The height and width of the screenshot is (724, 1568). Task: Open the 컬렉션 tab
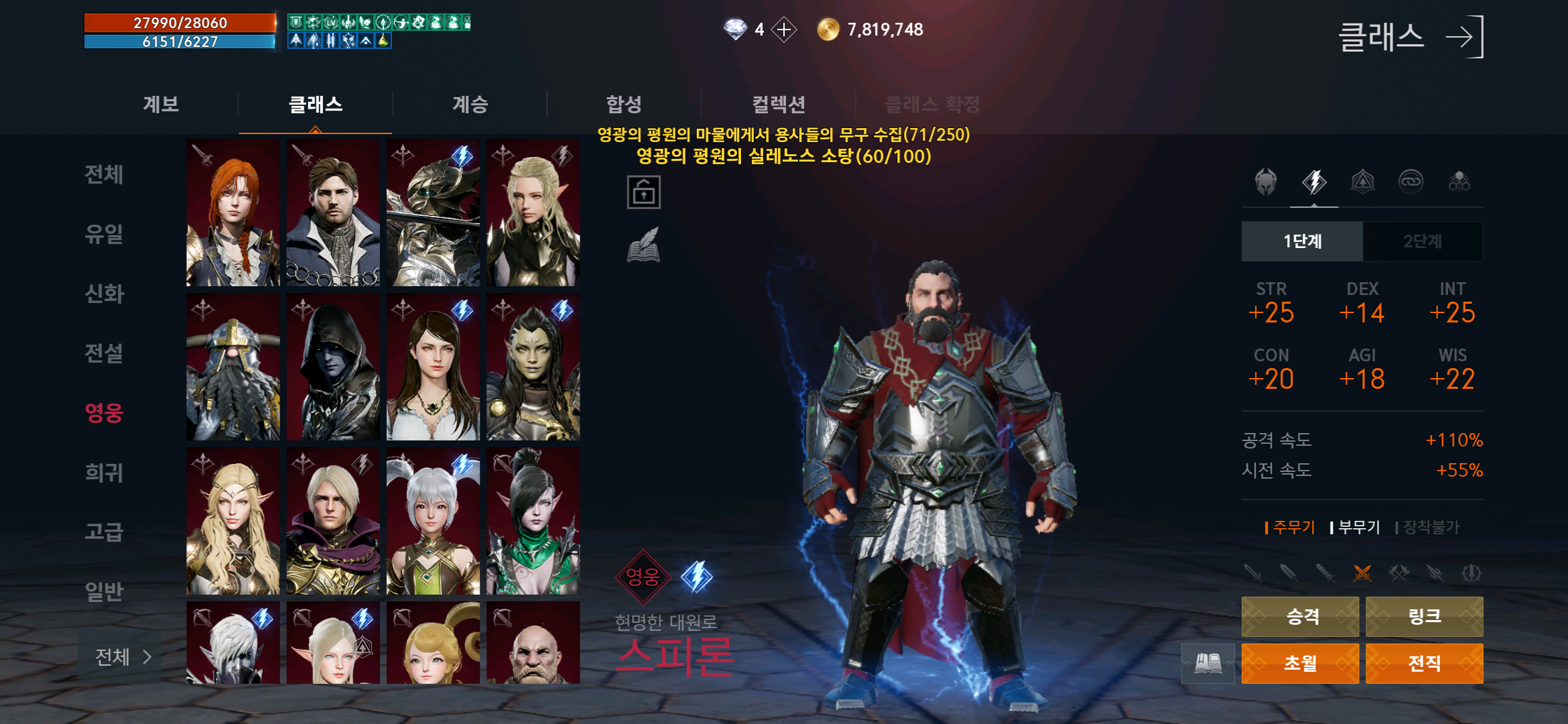(x=779, y=104)
